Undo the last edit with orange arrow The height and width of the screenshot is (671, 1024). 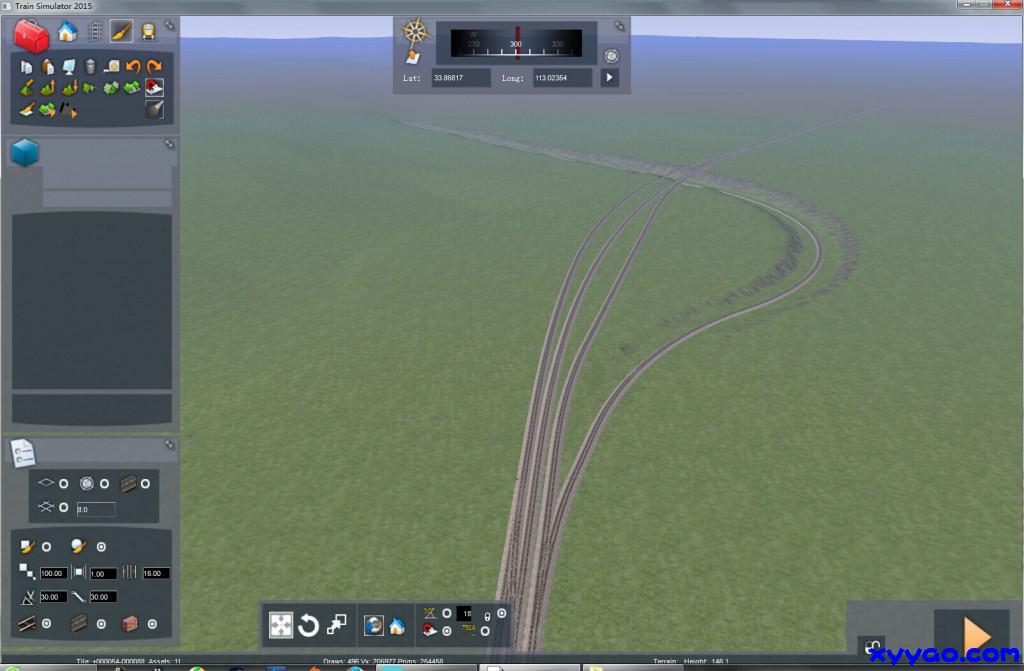pos(133,67)
